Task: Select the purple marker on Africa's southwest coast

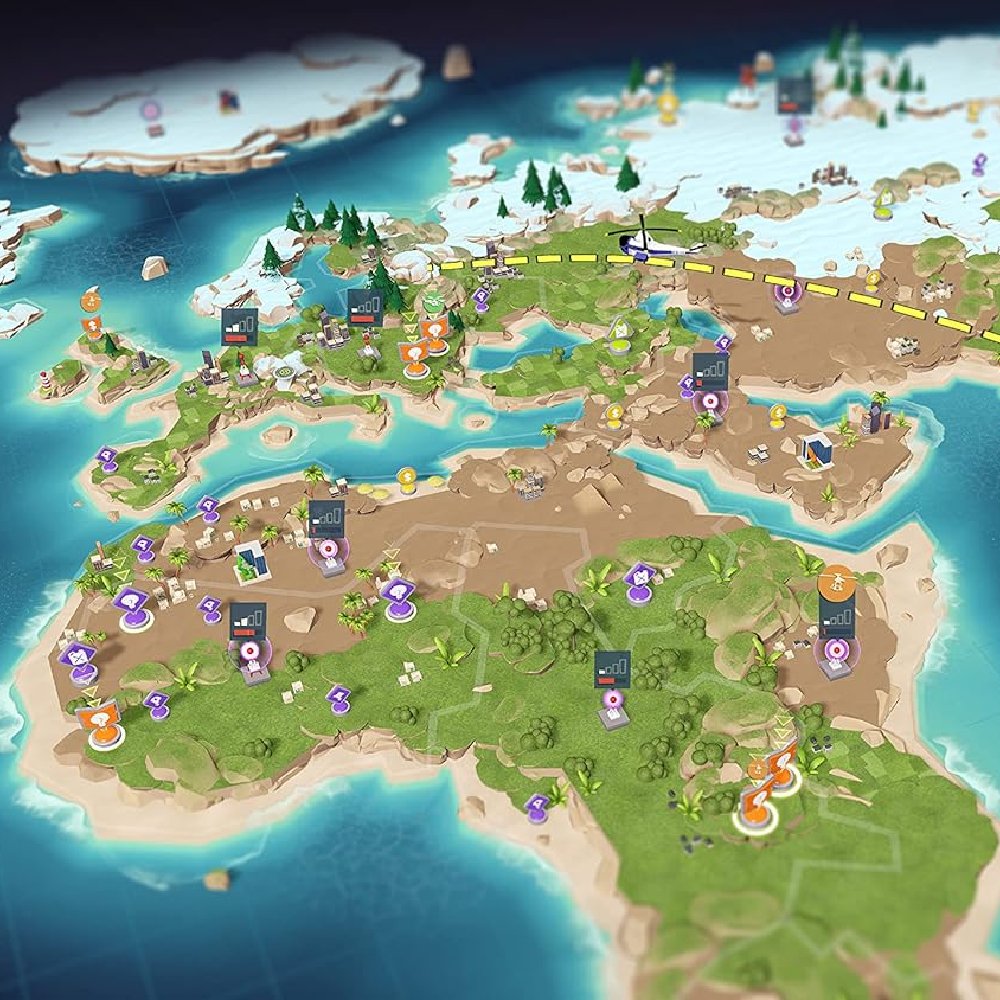Action: [x=537, y=803]
